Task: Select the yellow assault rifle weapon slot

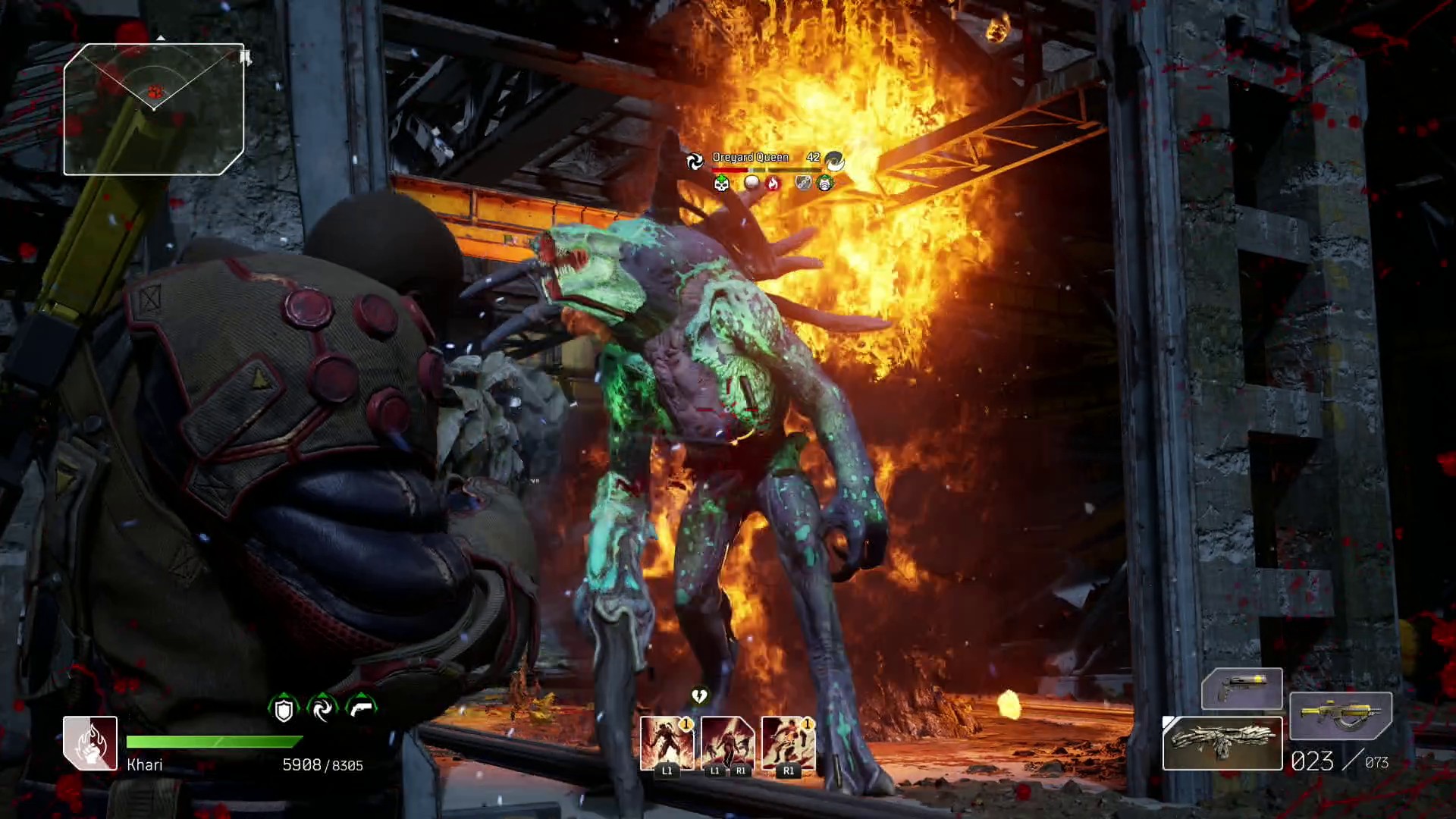Action: (x=1340, y=715)
